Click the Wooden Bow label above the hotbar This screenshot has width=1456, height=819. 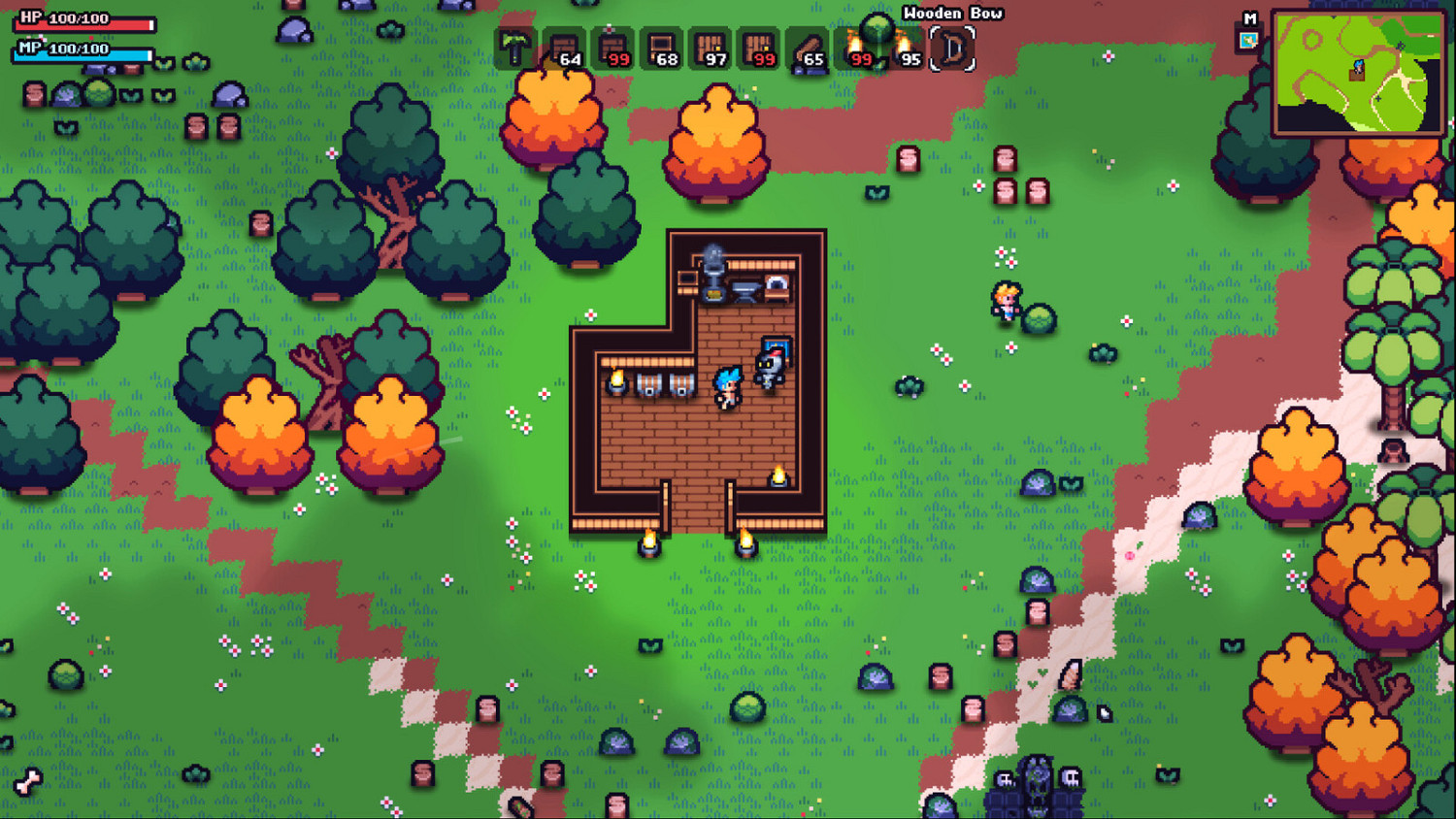(x=952, y=14)
